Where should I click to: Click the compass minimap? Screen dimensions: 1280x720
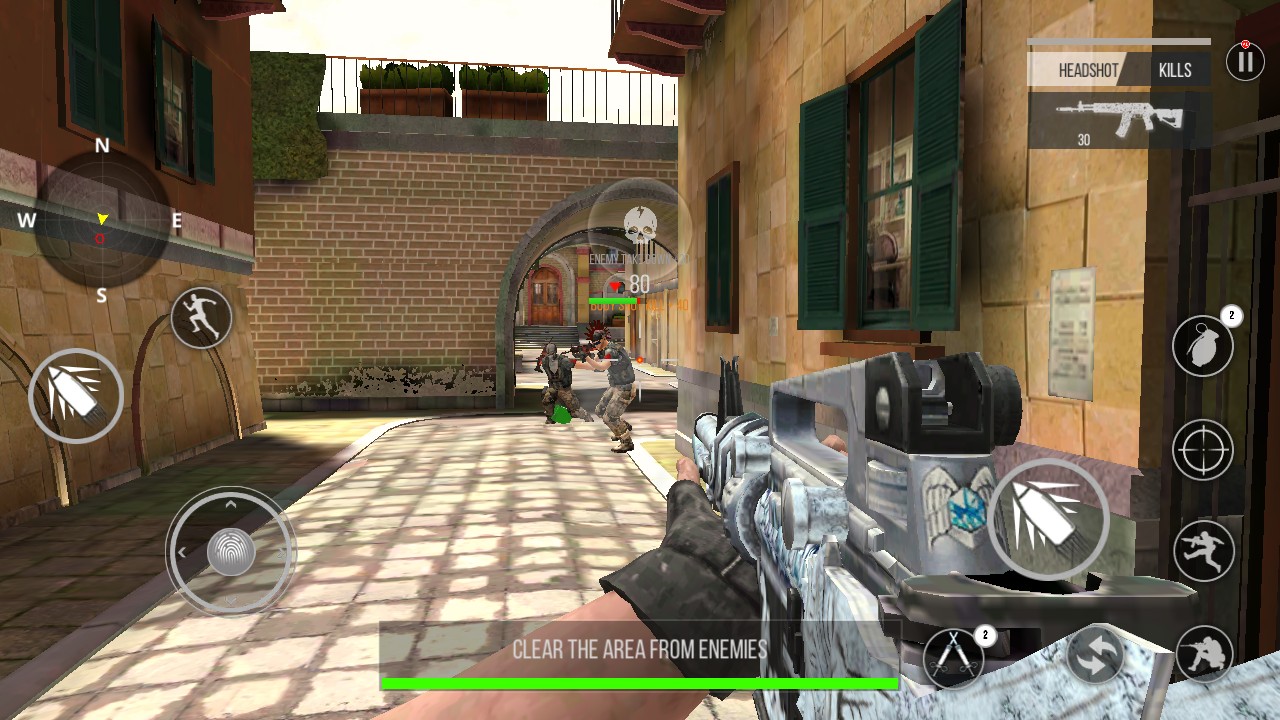point(101,221)
